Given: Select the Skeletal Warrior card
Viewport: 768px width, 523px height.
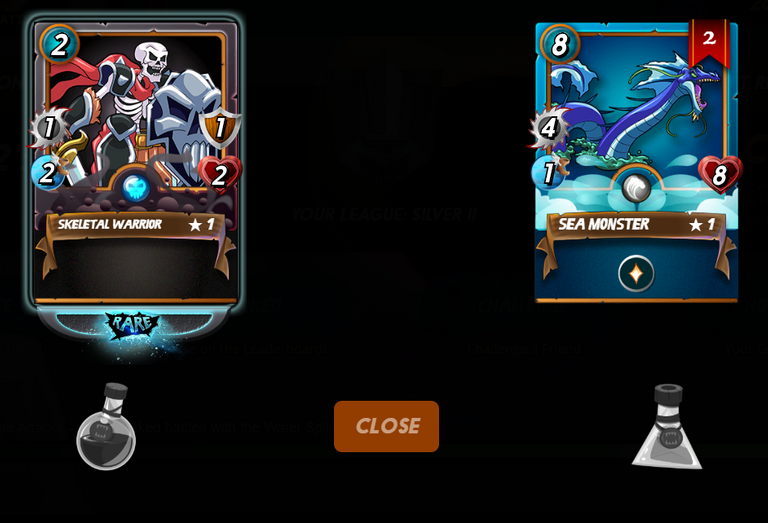Looking at the screenshot, I should (135, 160).
